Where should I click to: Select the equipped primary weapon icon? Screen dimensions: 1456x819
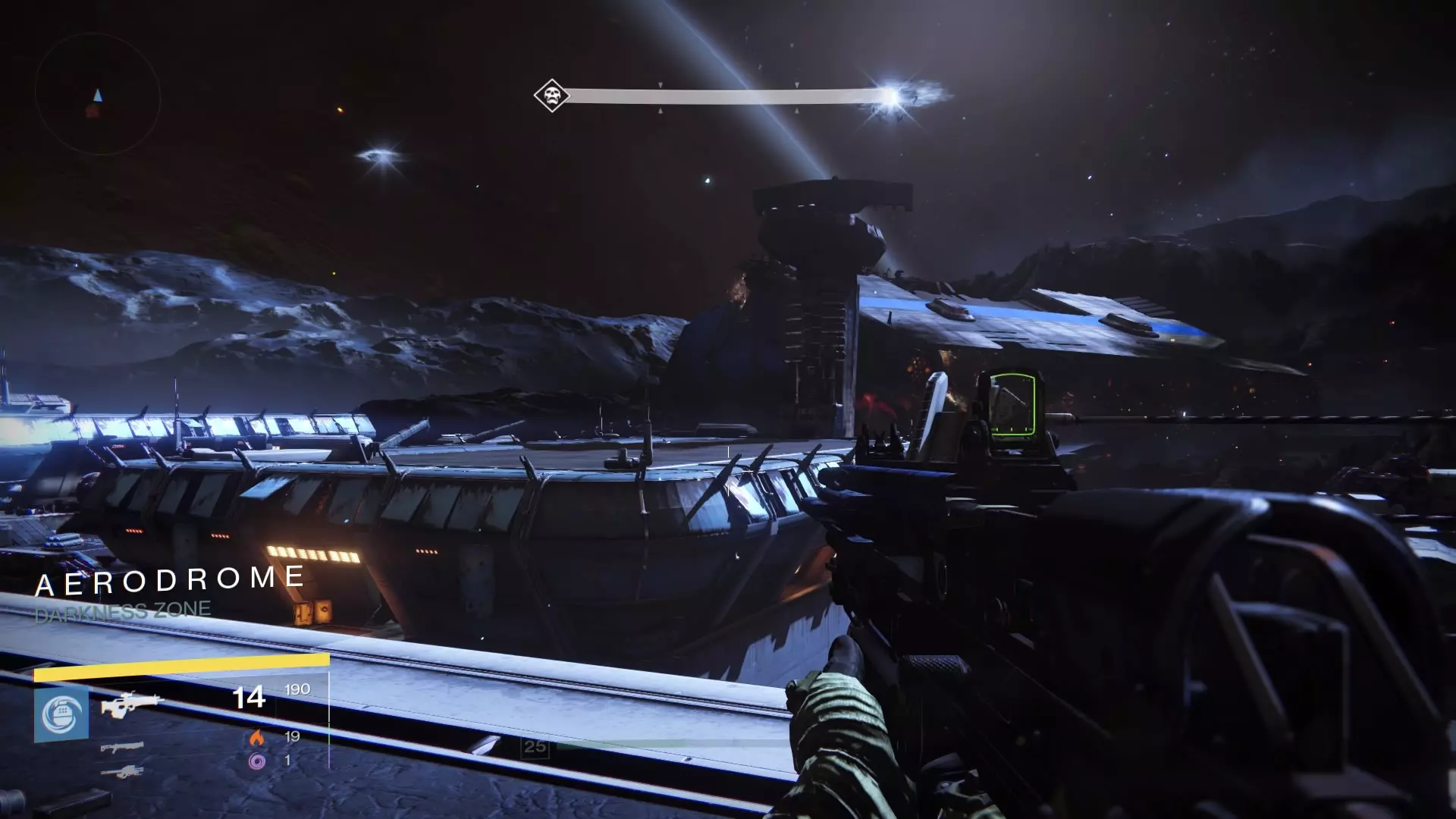tap(132, 704)
